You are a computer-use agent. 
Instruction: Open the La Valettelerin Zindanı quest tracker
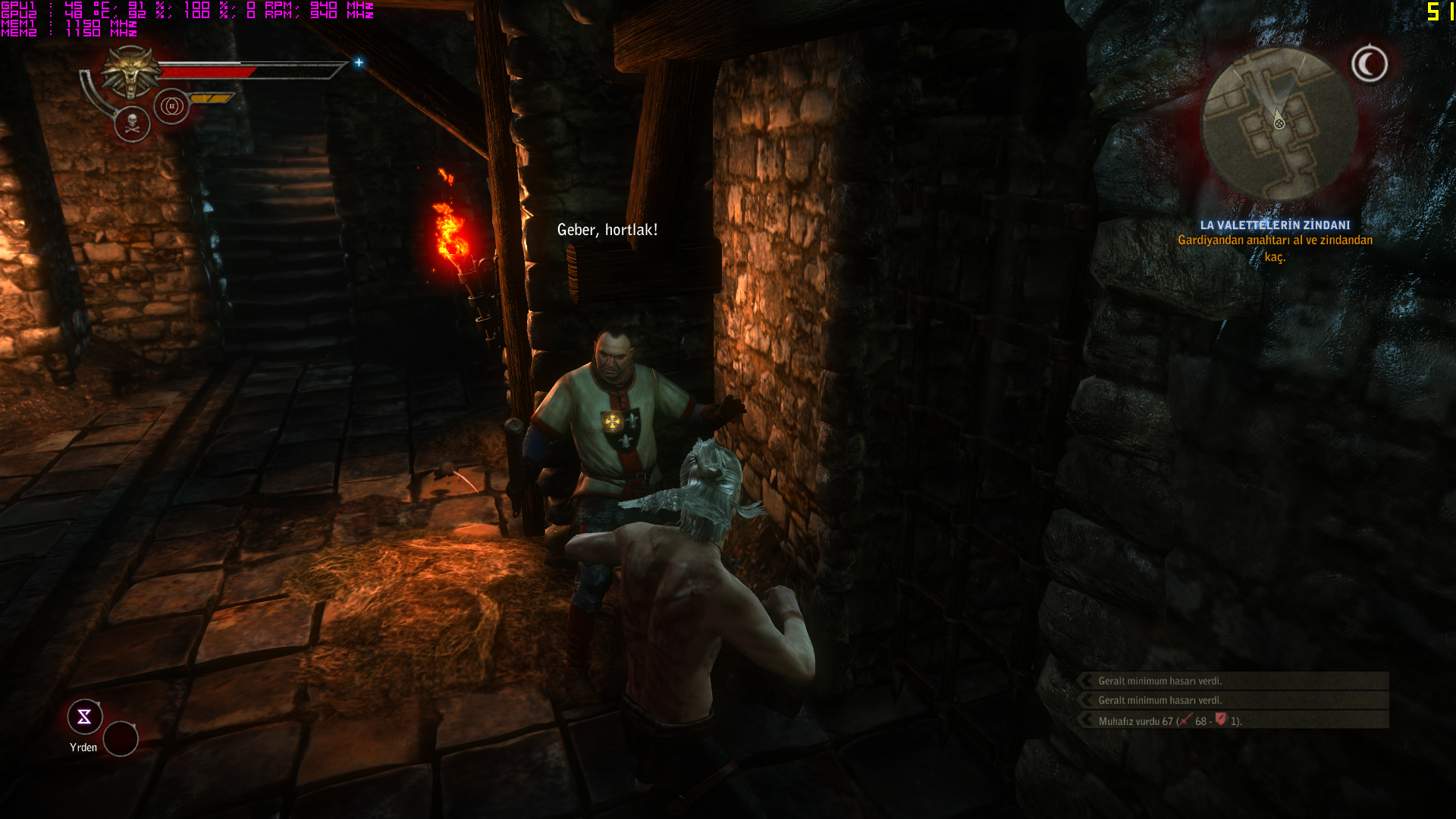point(1275,225)
